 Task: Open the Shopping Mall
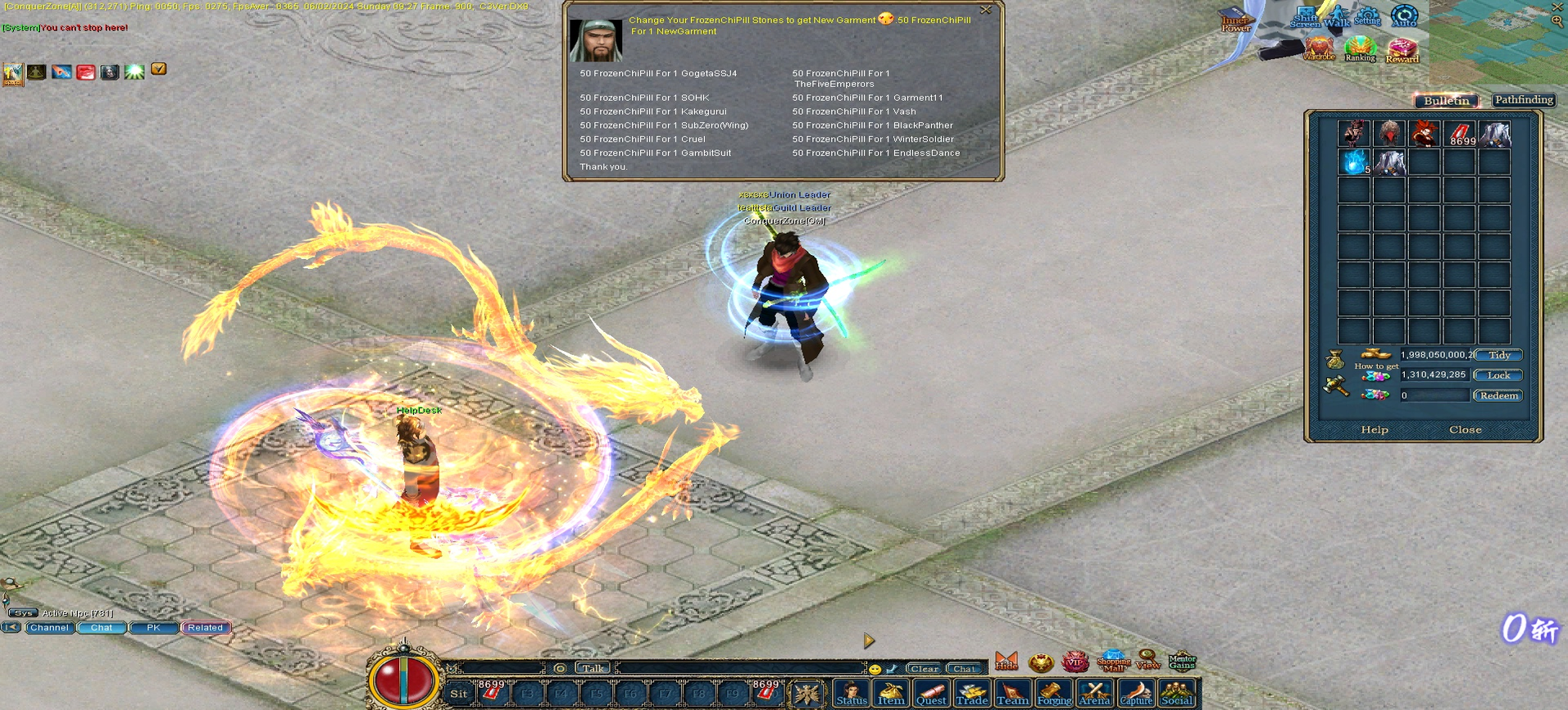pos(1113,661)
